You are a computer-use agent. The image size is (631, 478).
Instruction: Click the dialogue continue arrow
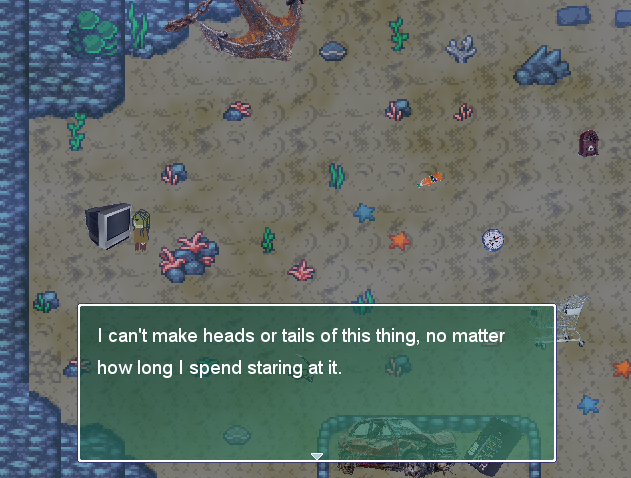click(317, 456)
